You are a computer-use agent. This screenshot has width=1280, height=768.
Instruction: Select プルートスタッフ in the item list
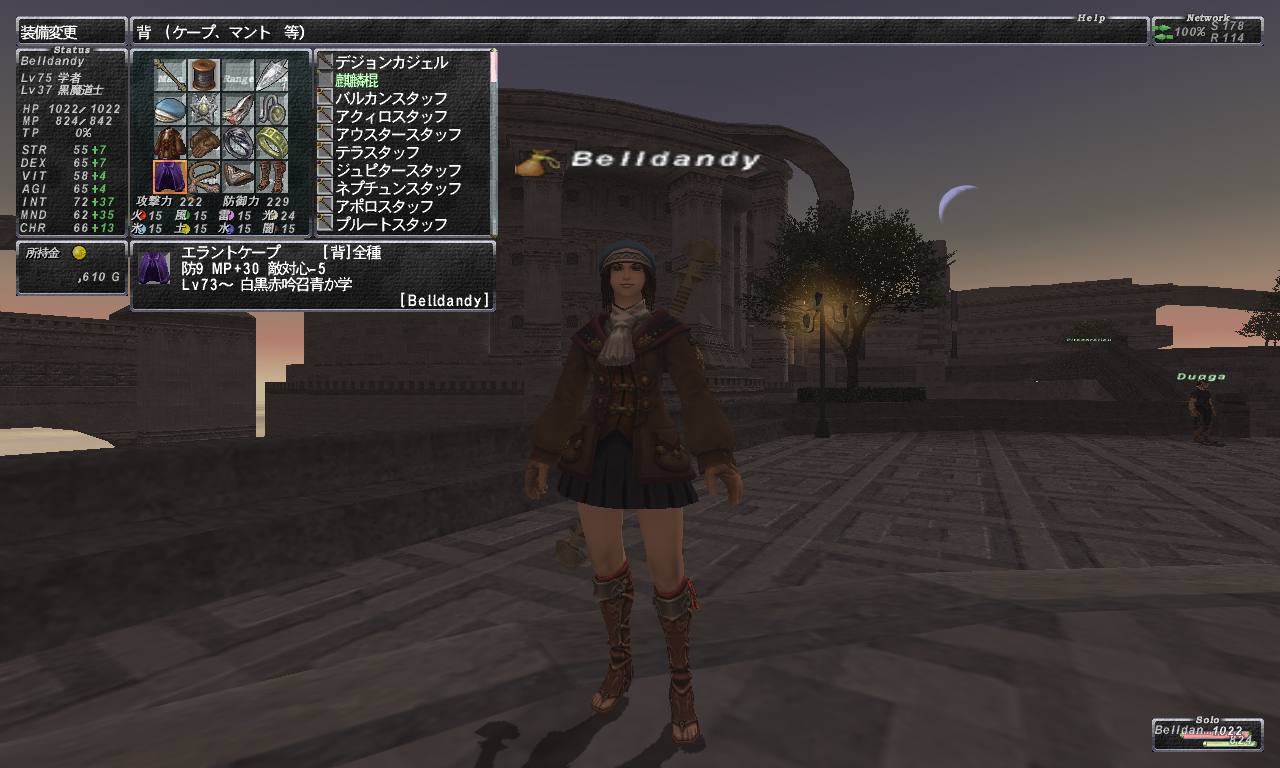(391, 225)
